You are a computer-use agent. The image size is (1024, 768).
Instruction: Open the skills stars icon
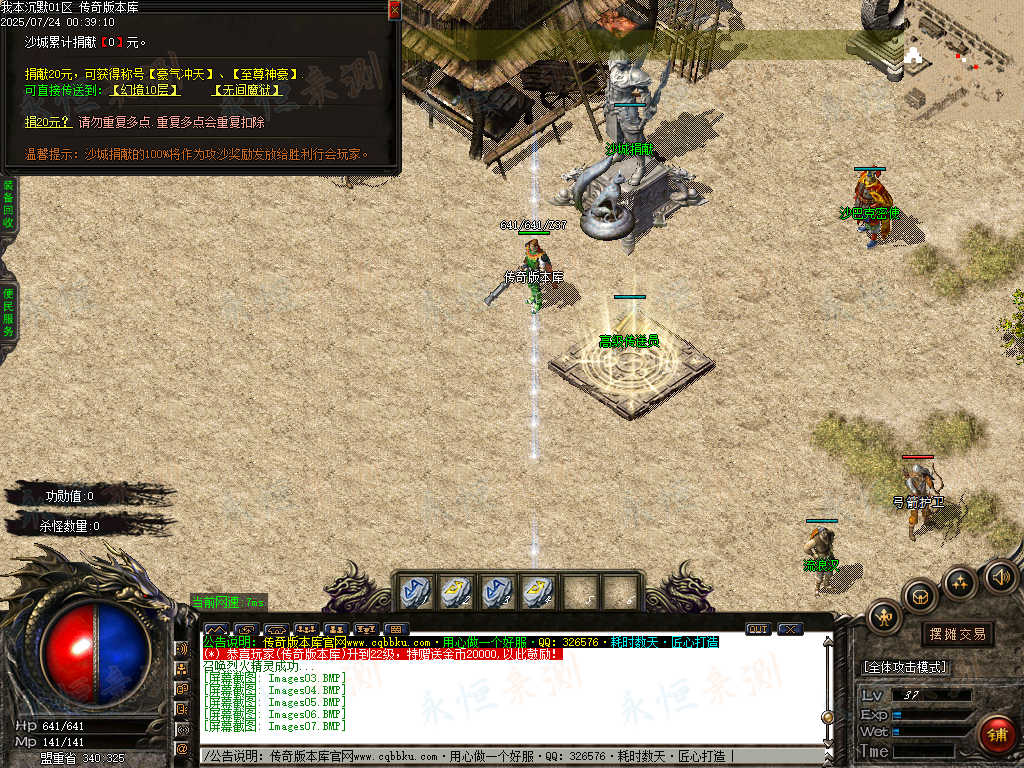pos(960,582)
